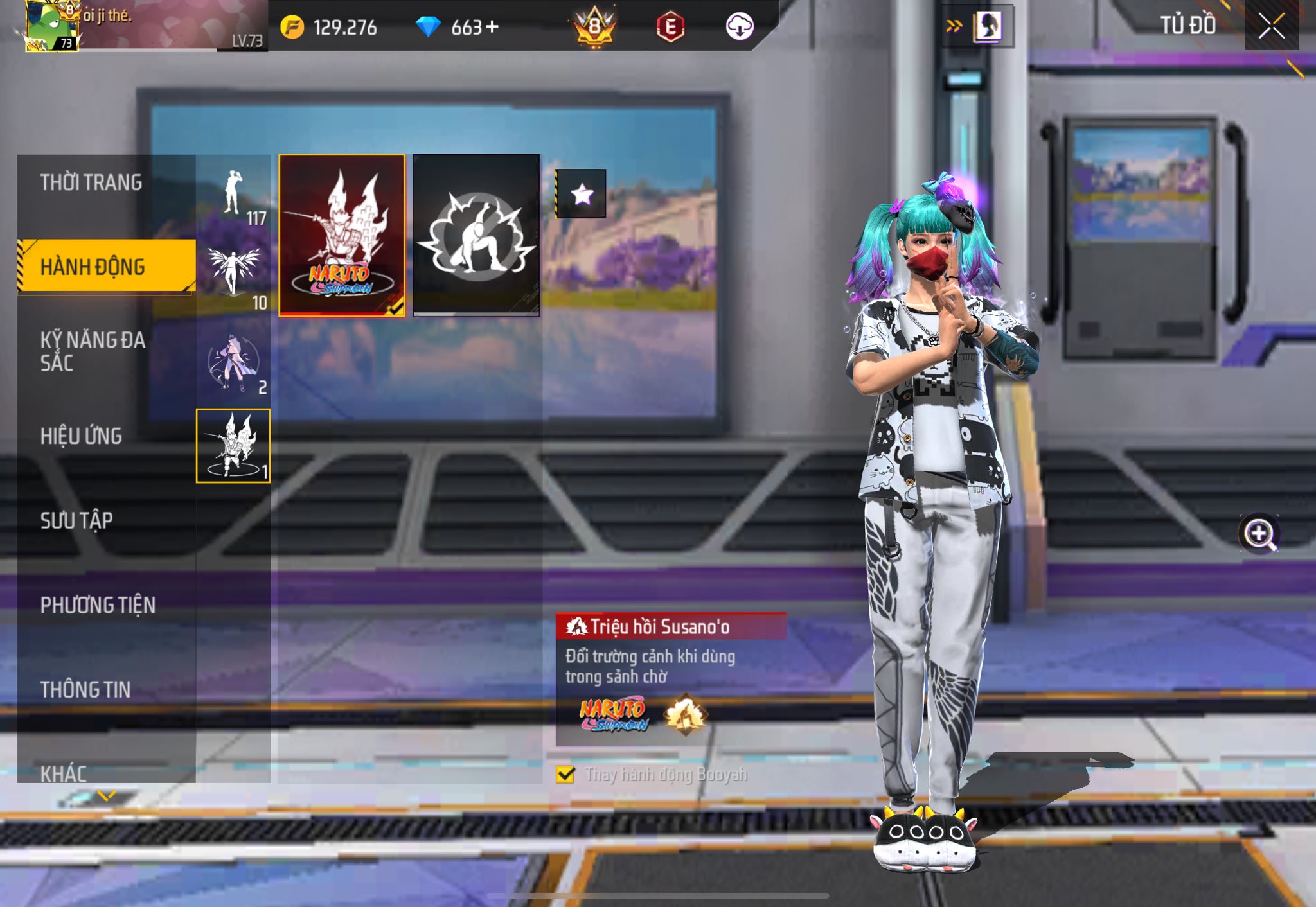The image size is (1316, 907).
Task: Show the Phương Tiện category
Action: coord(98,605)
